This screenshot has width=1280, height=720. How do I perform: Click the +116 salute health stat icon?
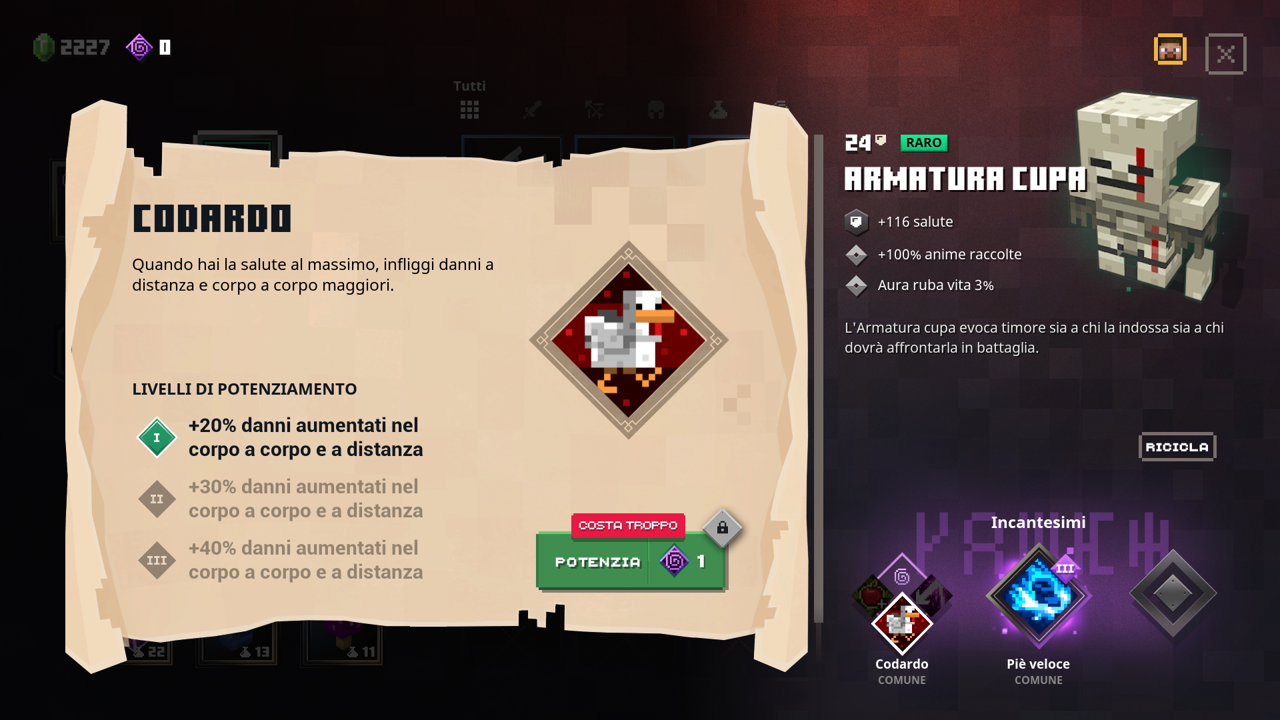point(856,221)
